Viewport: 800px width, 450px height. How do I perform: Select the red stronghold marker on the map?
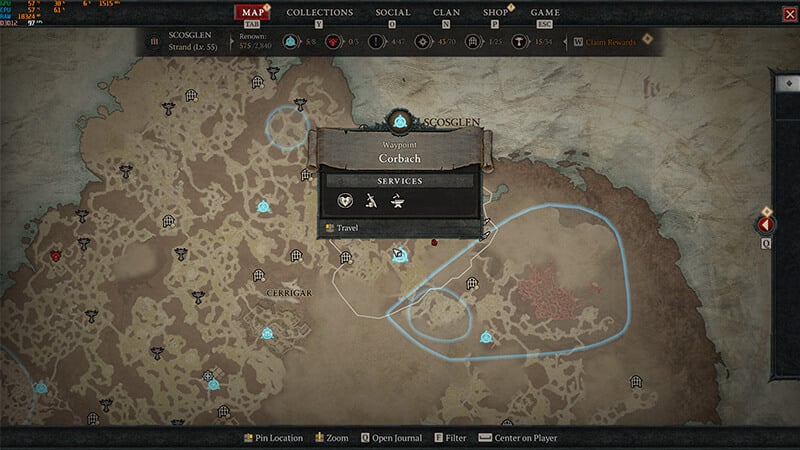pyautogui.click(x=56, y=256)
